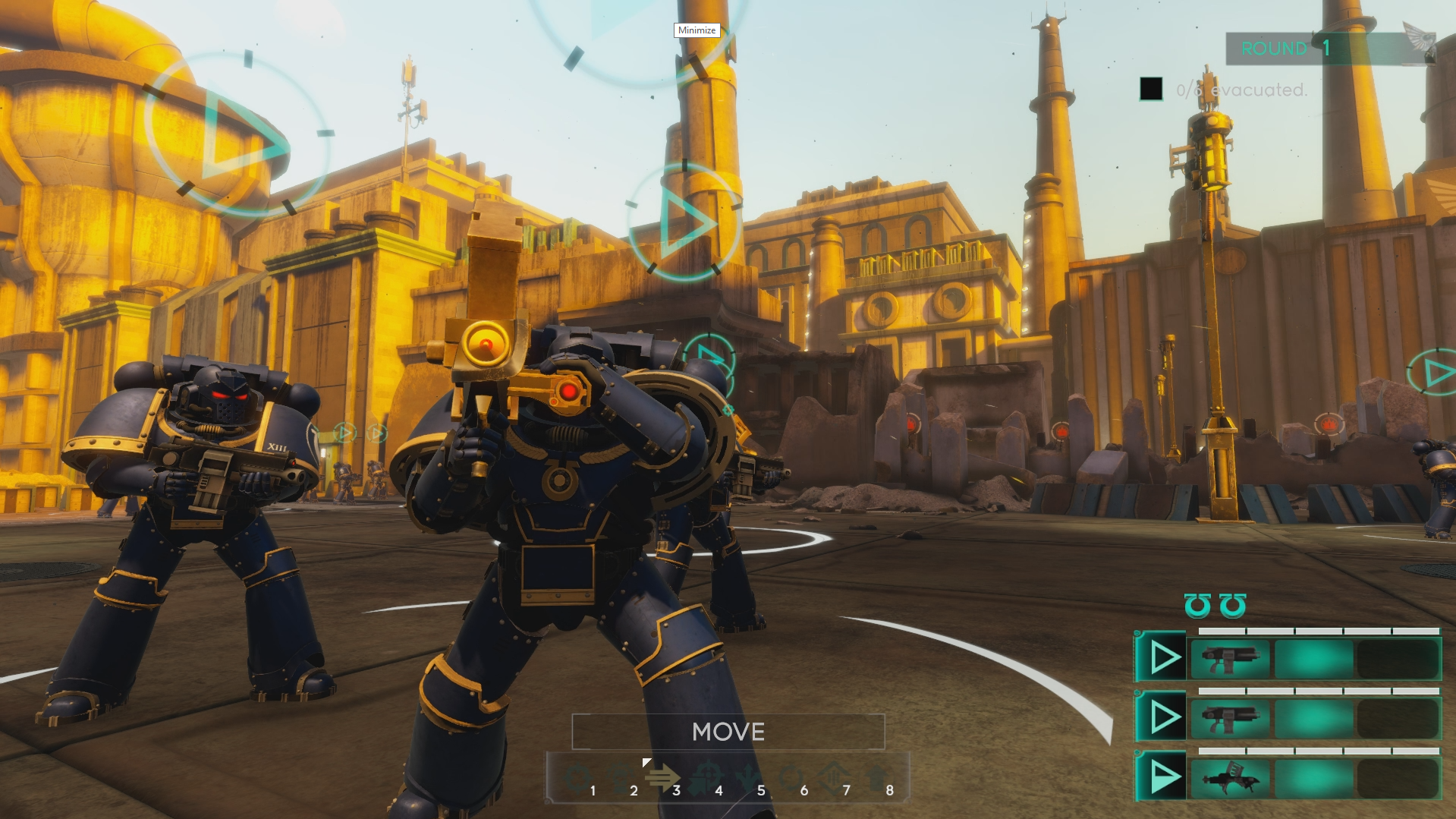
Task: Choose the fist melee ability numbered 2
Action: [621, 777]
